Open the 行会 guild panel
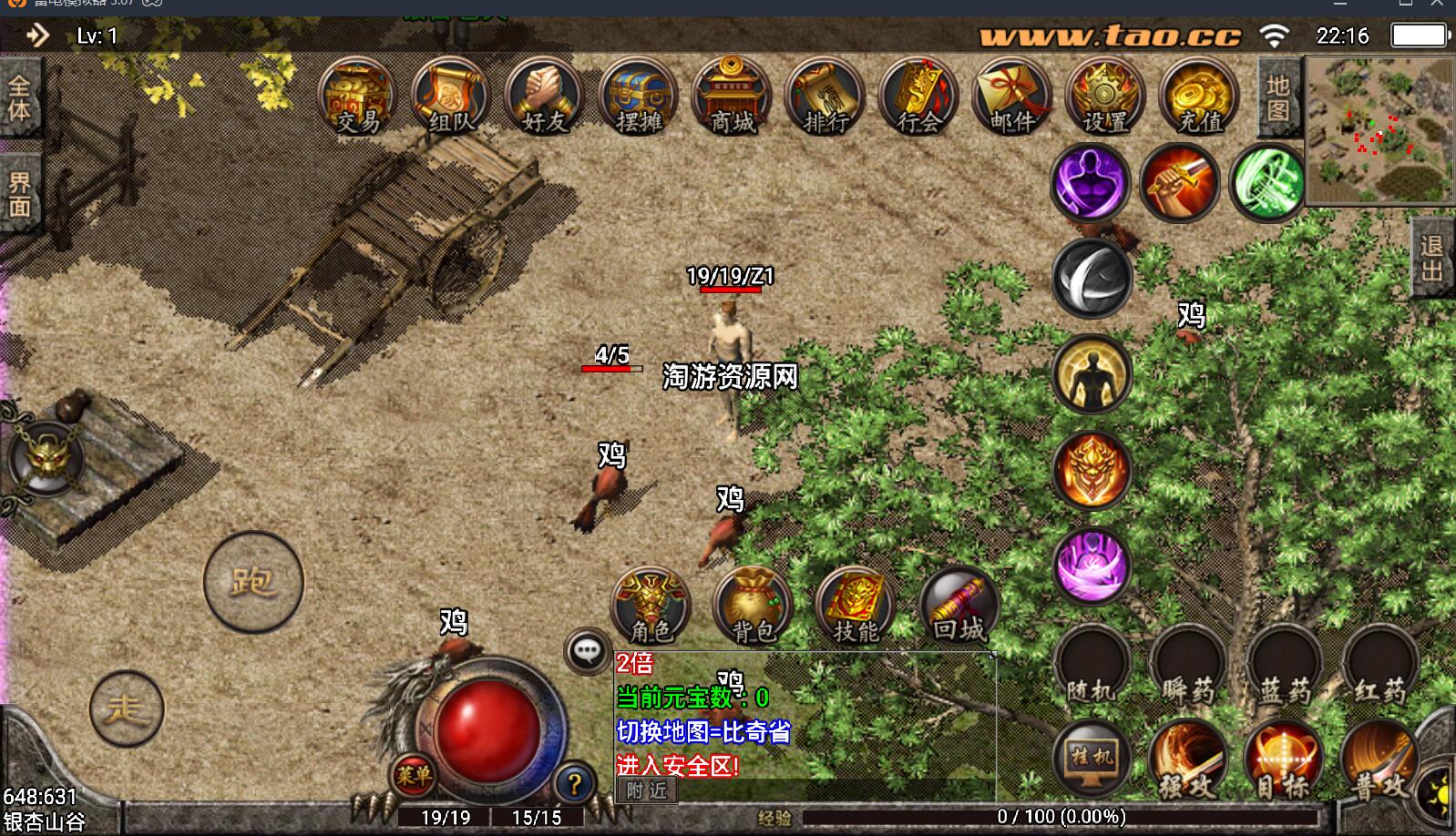Screen dimensions: 1456x836 pos(918,97)
